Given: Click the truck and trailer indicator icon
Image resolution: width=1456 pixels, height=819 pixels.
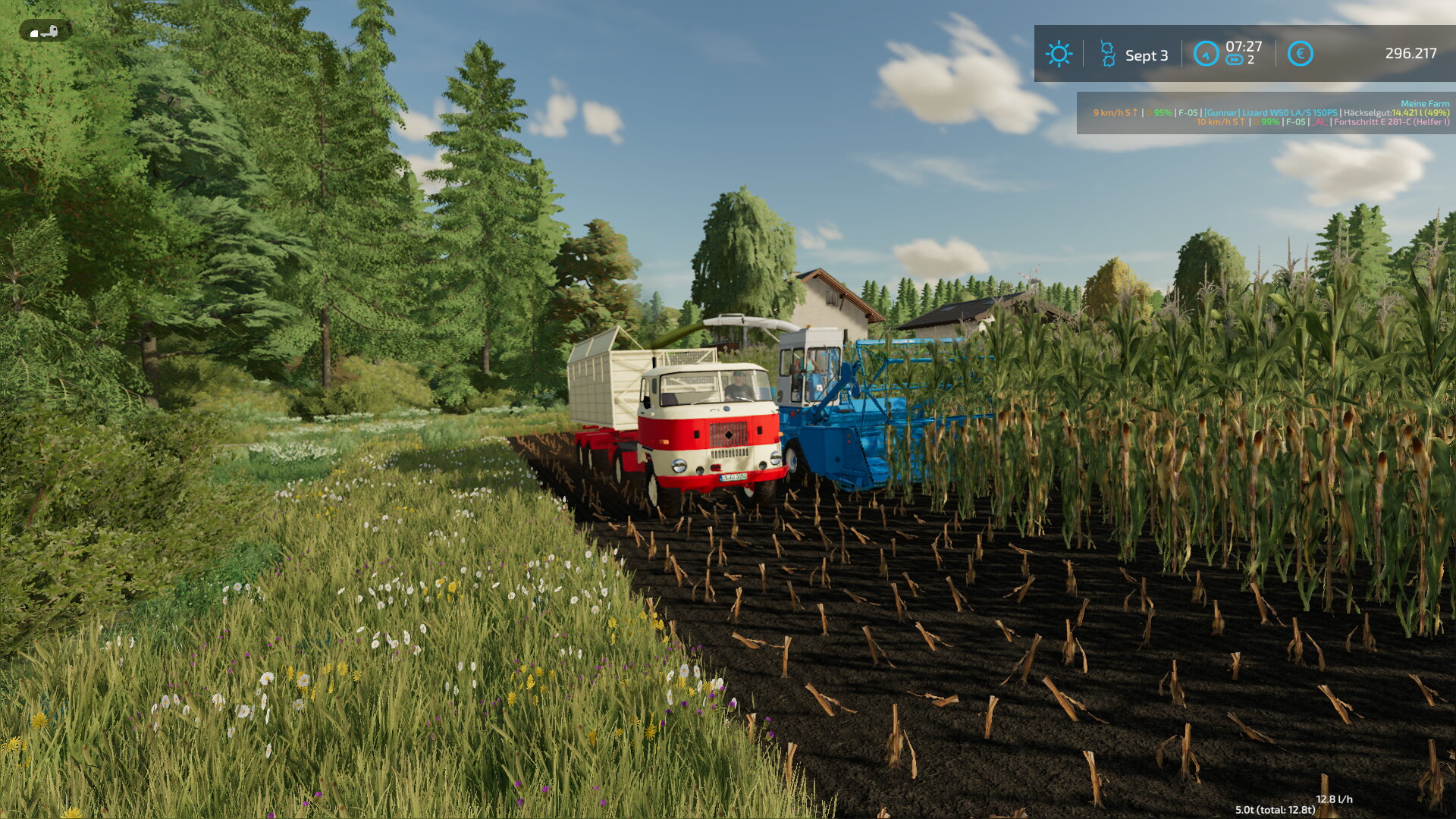Looking at the screenshot, I should (x=45, y=31).
